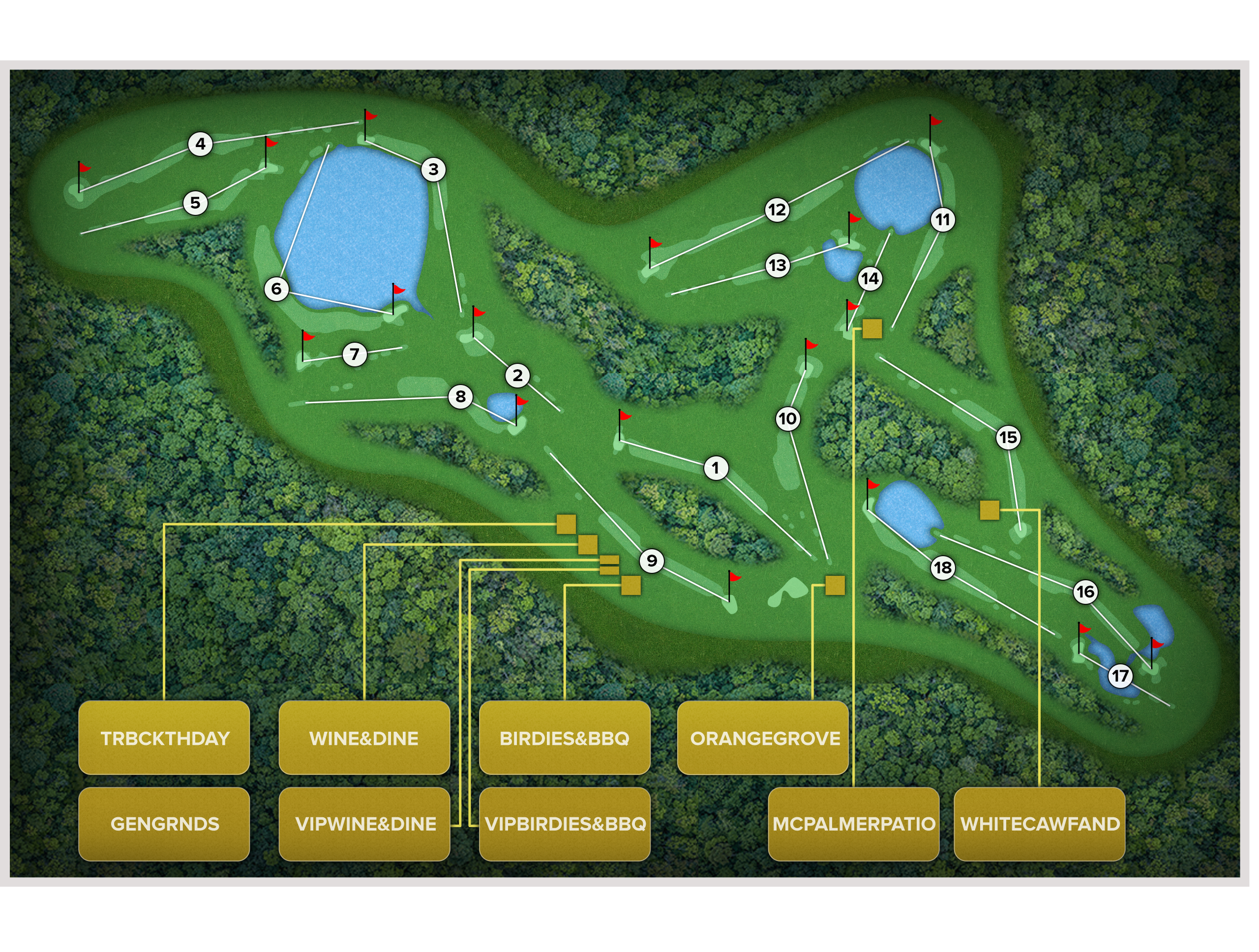Screen dimensions: 1259x952
Task: Click the hole 12 number marker
Action: [777, 209]
